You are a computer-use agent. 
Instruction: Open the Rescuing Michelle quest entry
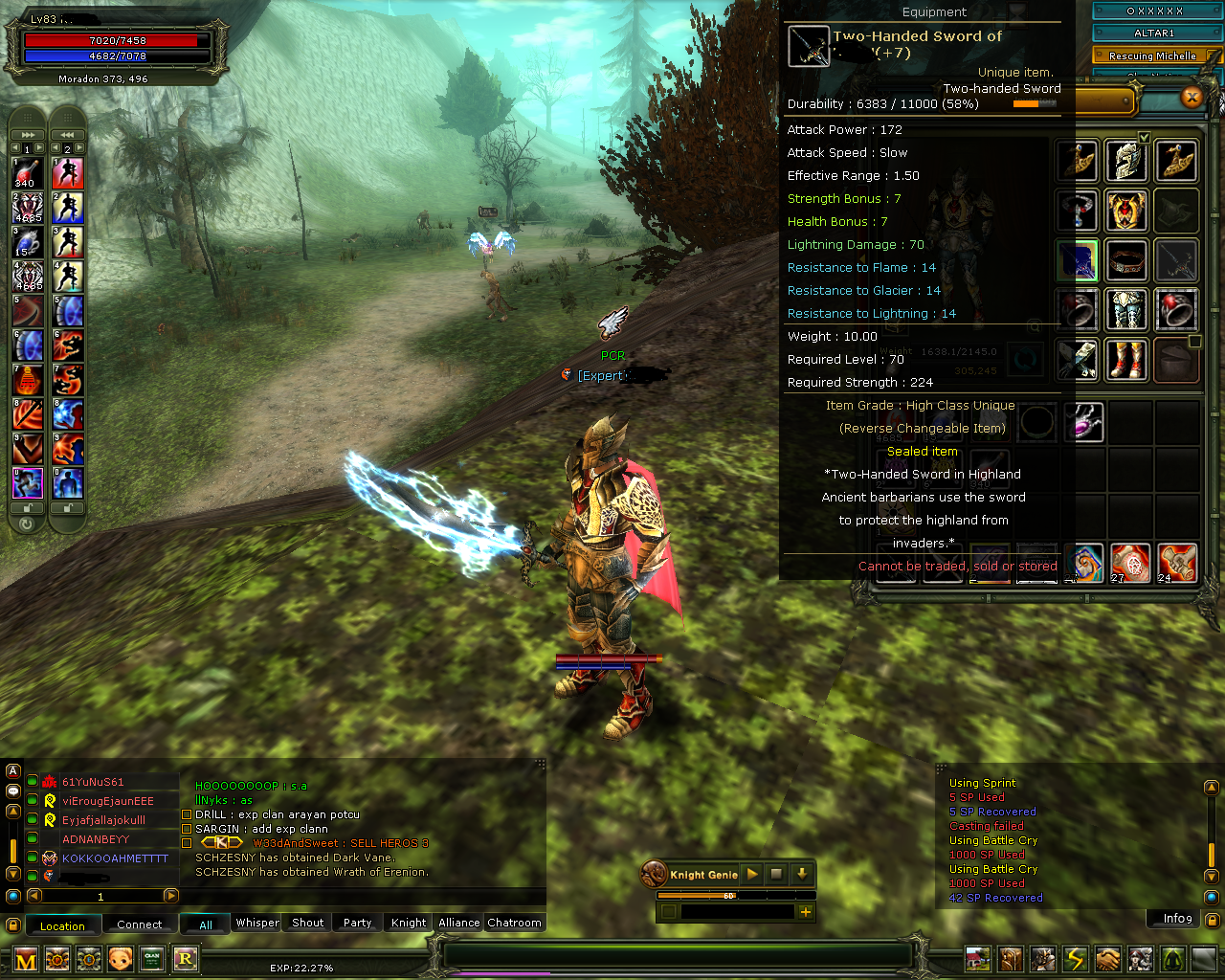click(1154, 56)
